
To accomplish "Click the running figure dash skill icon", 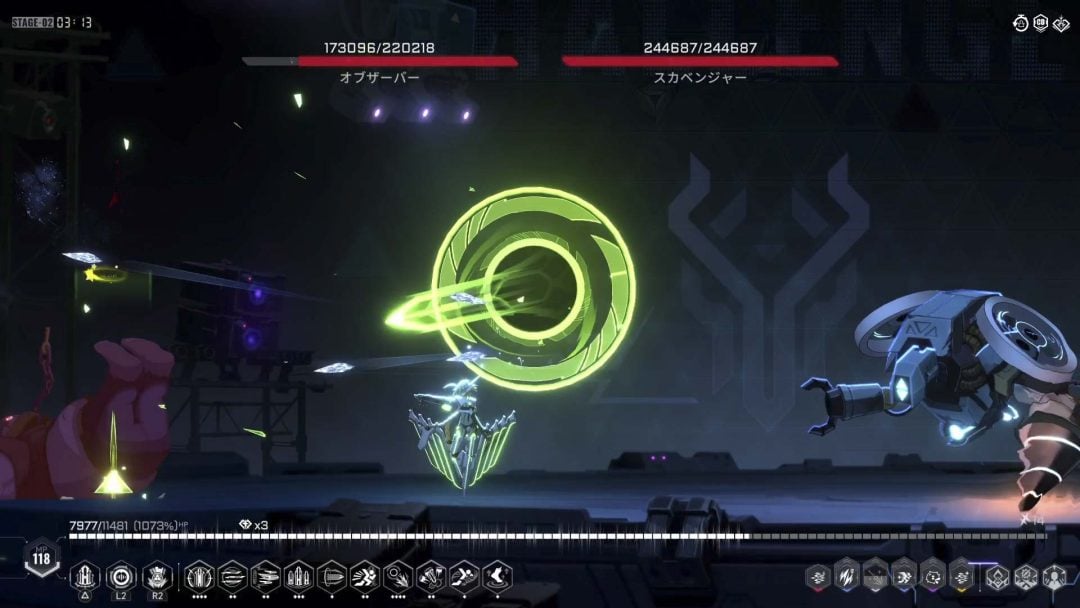I will point(364,576).
